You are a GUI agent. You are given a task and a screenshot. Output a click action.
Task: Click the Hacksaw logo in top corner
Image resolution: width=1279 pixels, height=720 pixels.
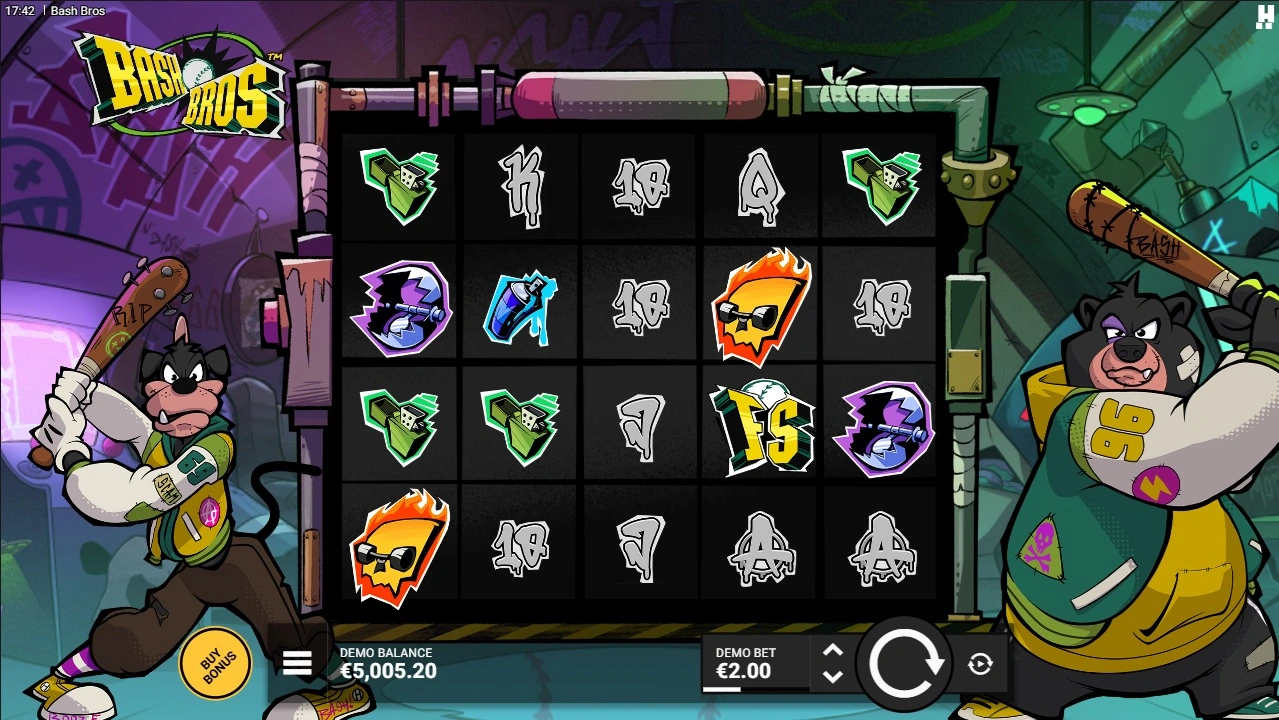coord(1263,15)
